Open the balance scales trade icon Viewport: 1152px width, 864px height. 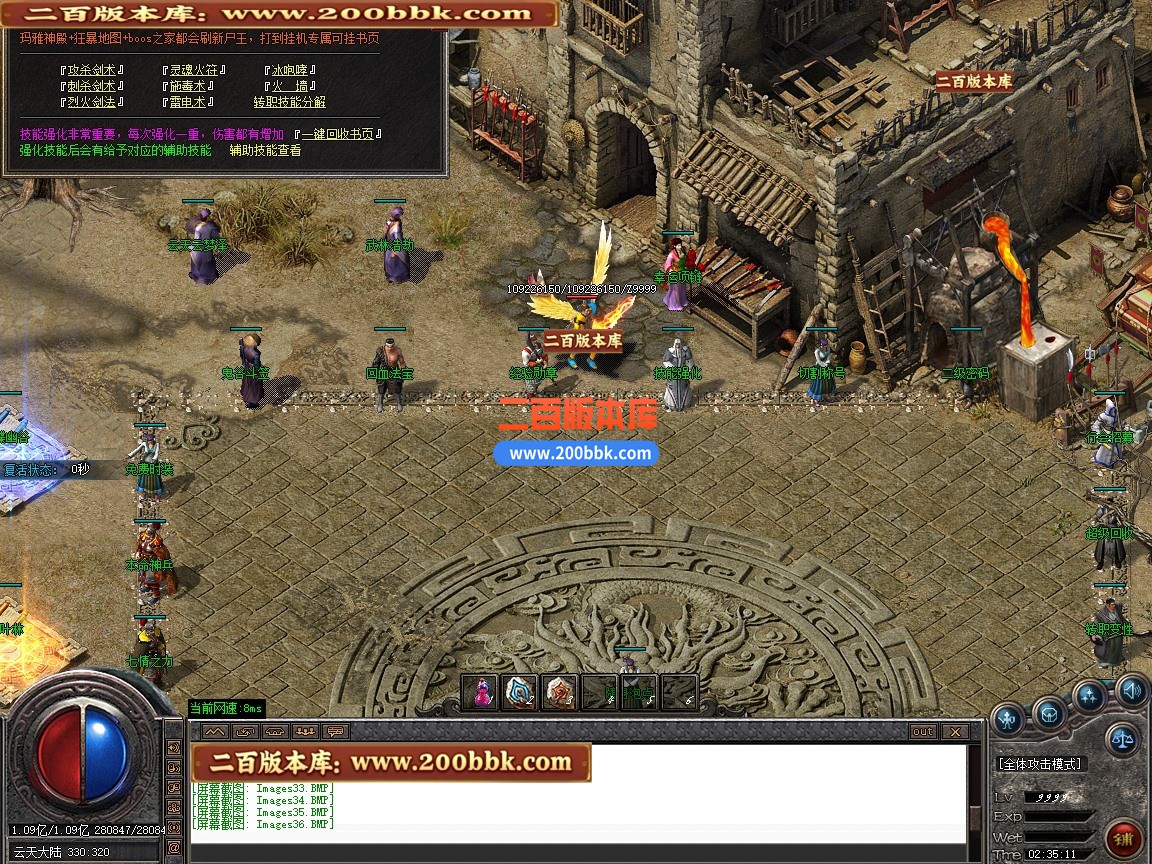pos(1122,740)
